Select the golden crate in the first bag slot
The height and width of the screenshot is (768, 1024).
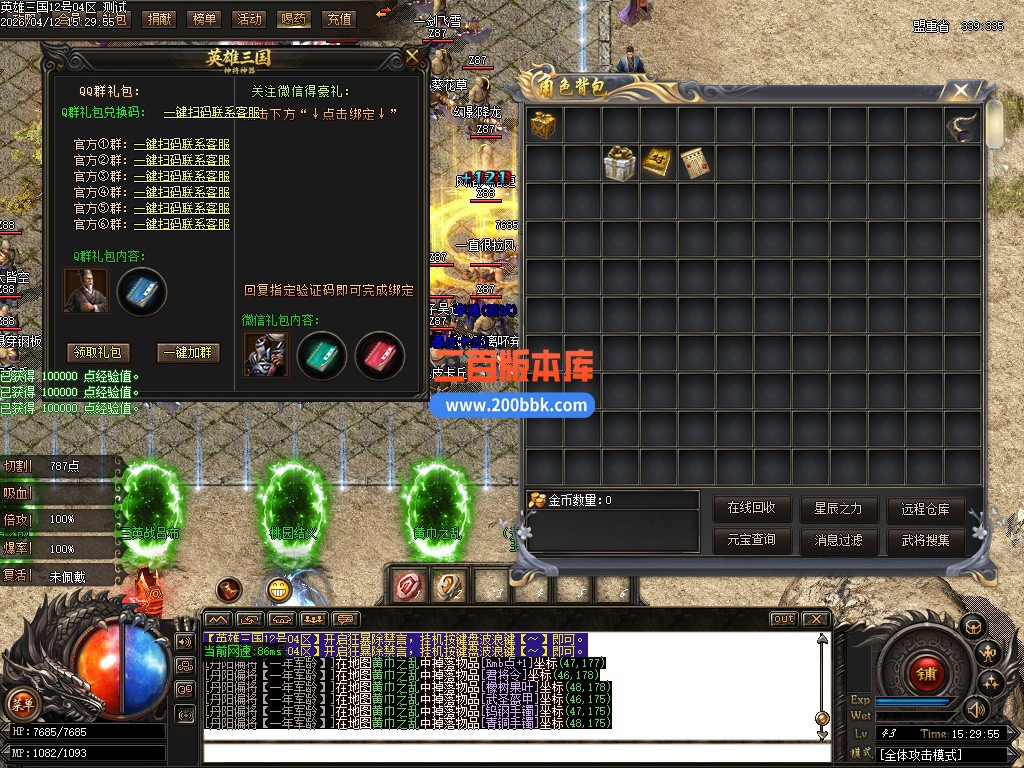[544, 125]
